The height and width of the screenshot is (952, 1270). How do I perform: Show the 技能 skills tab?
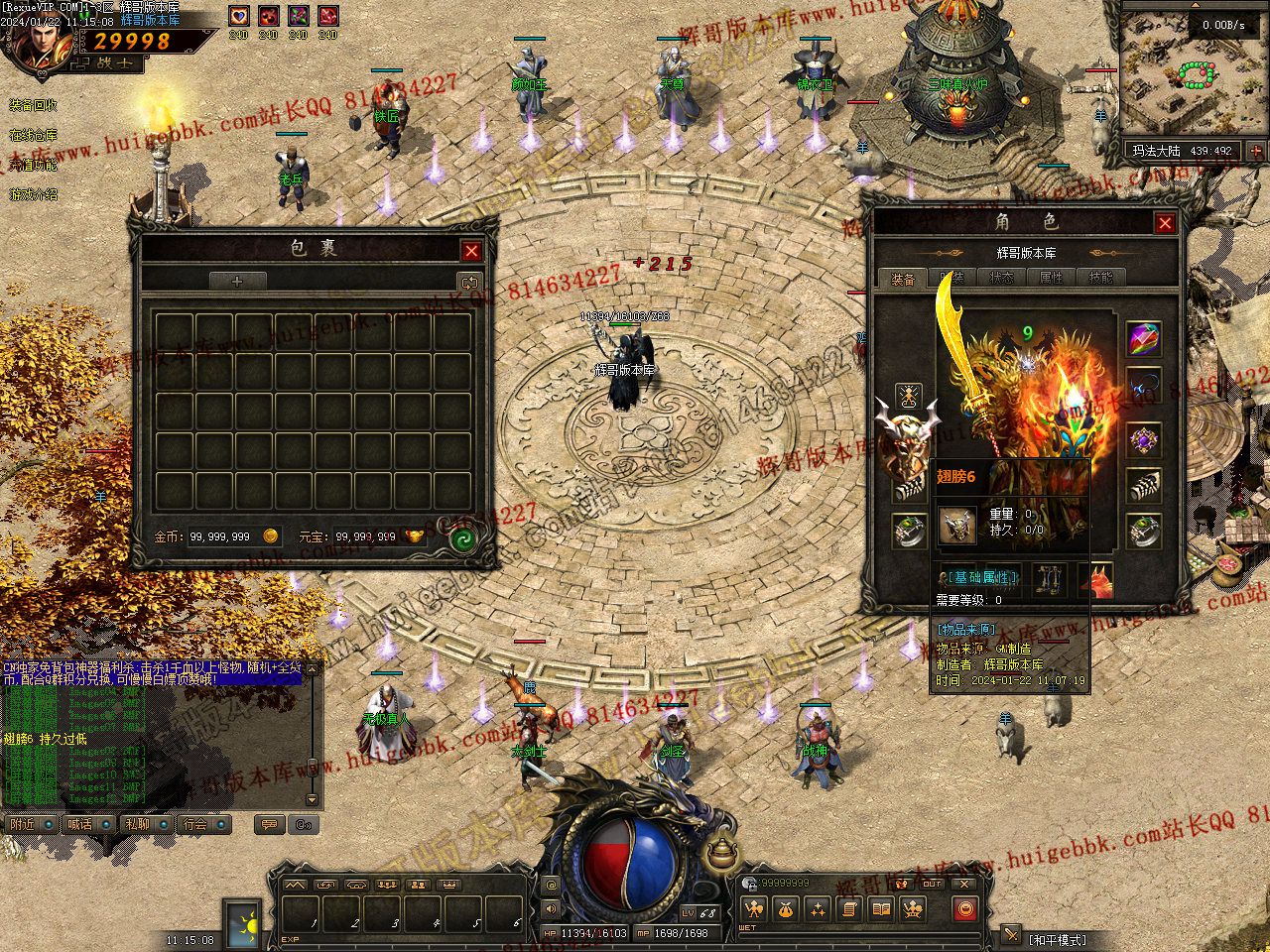tap(1100, 279)
